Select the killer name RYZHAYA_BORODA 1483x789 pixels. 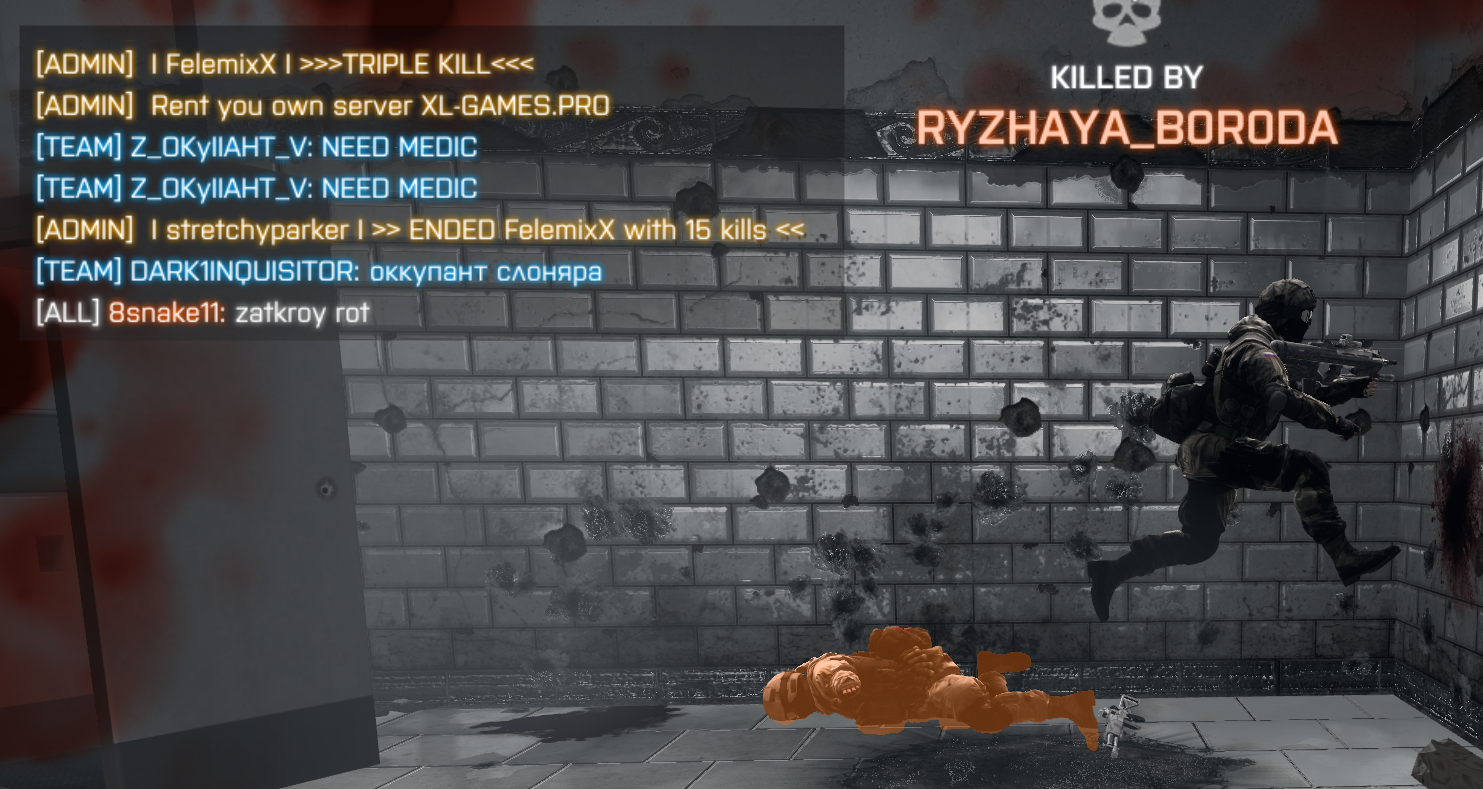coord(1126,123)
